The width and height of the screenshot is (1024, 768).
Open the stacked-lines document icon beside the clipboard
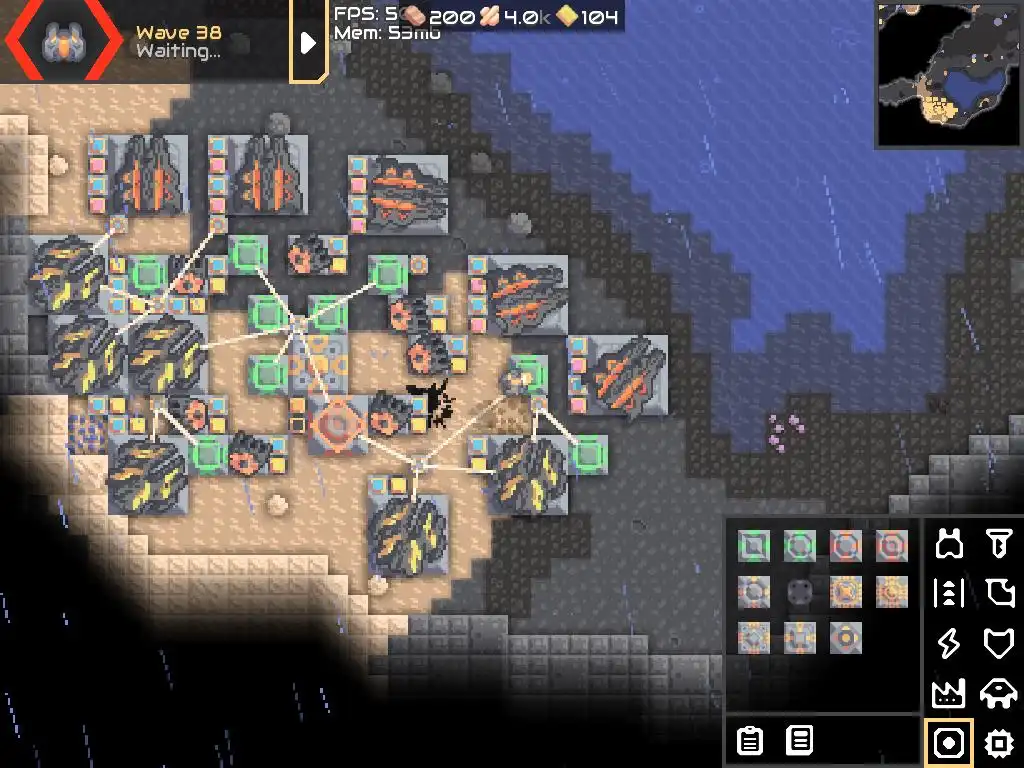pos(799,741)
